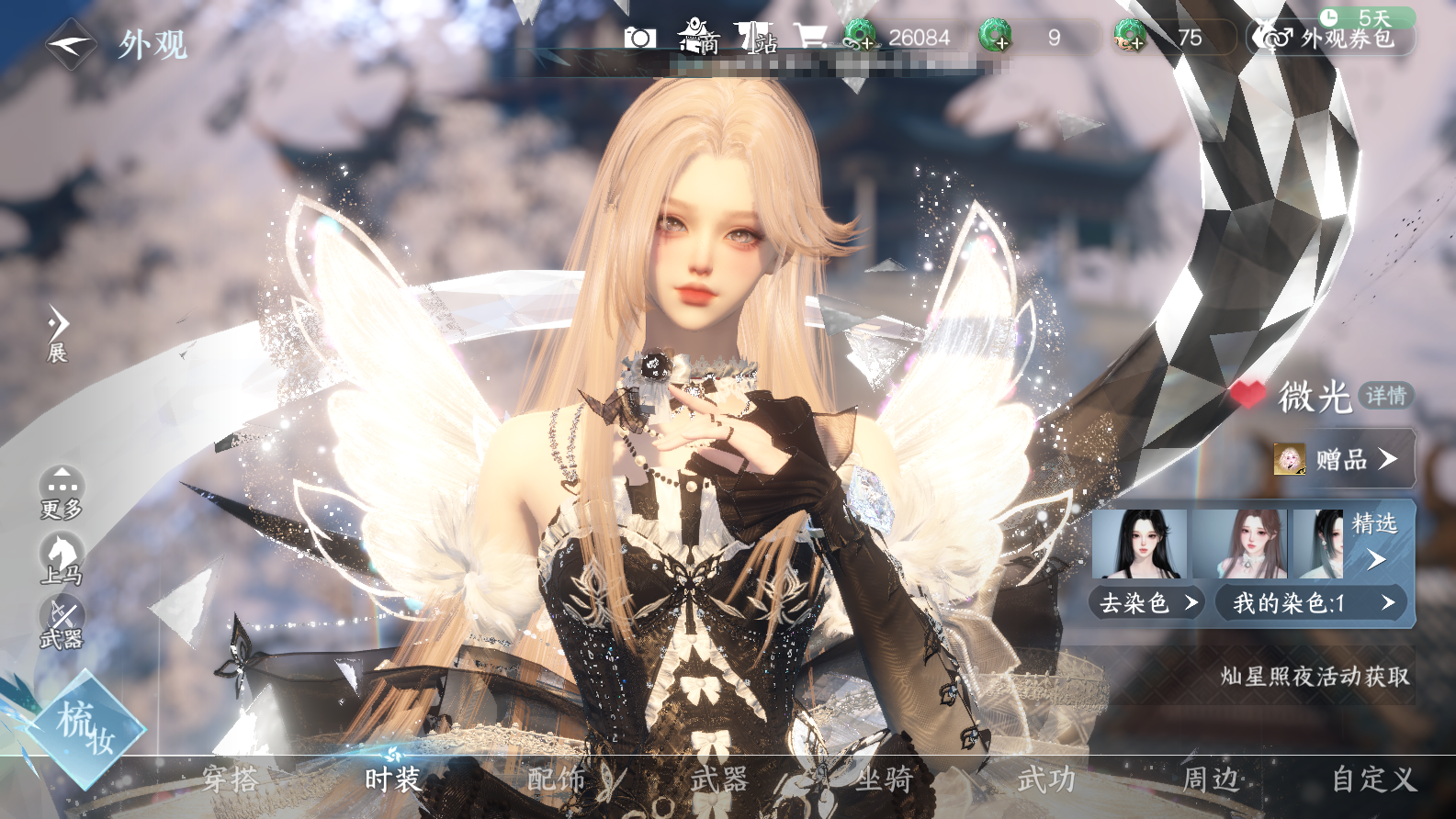Switch to the 自定义 custom tab
This screenshot has width=1456, height=819.
point(1374,780)
